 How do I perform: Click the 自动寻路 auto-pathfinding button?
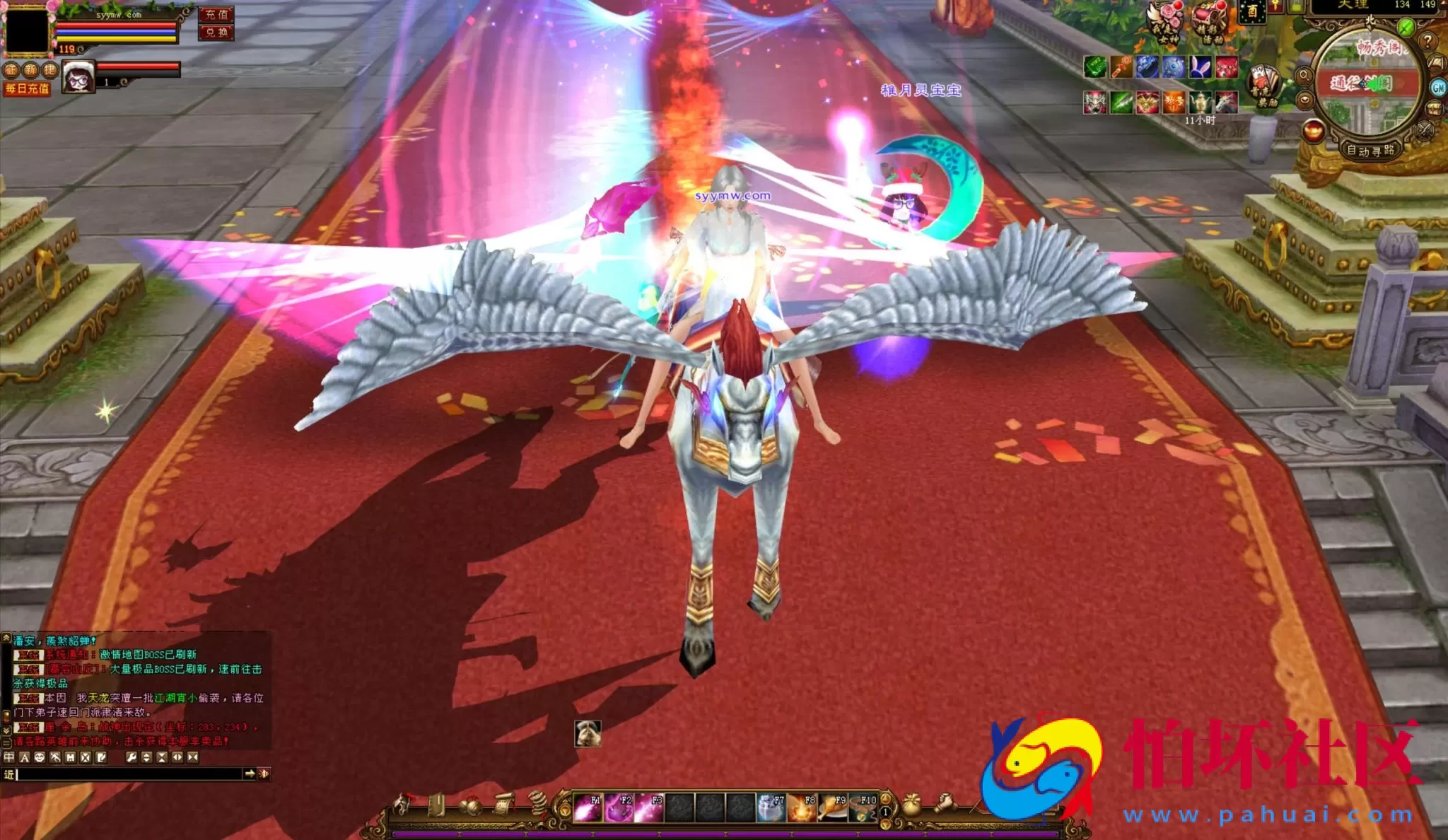pyautogui.click(x=1370, y=151)
